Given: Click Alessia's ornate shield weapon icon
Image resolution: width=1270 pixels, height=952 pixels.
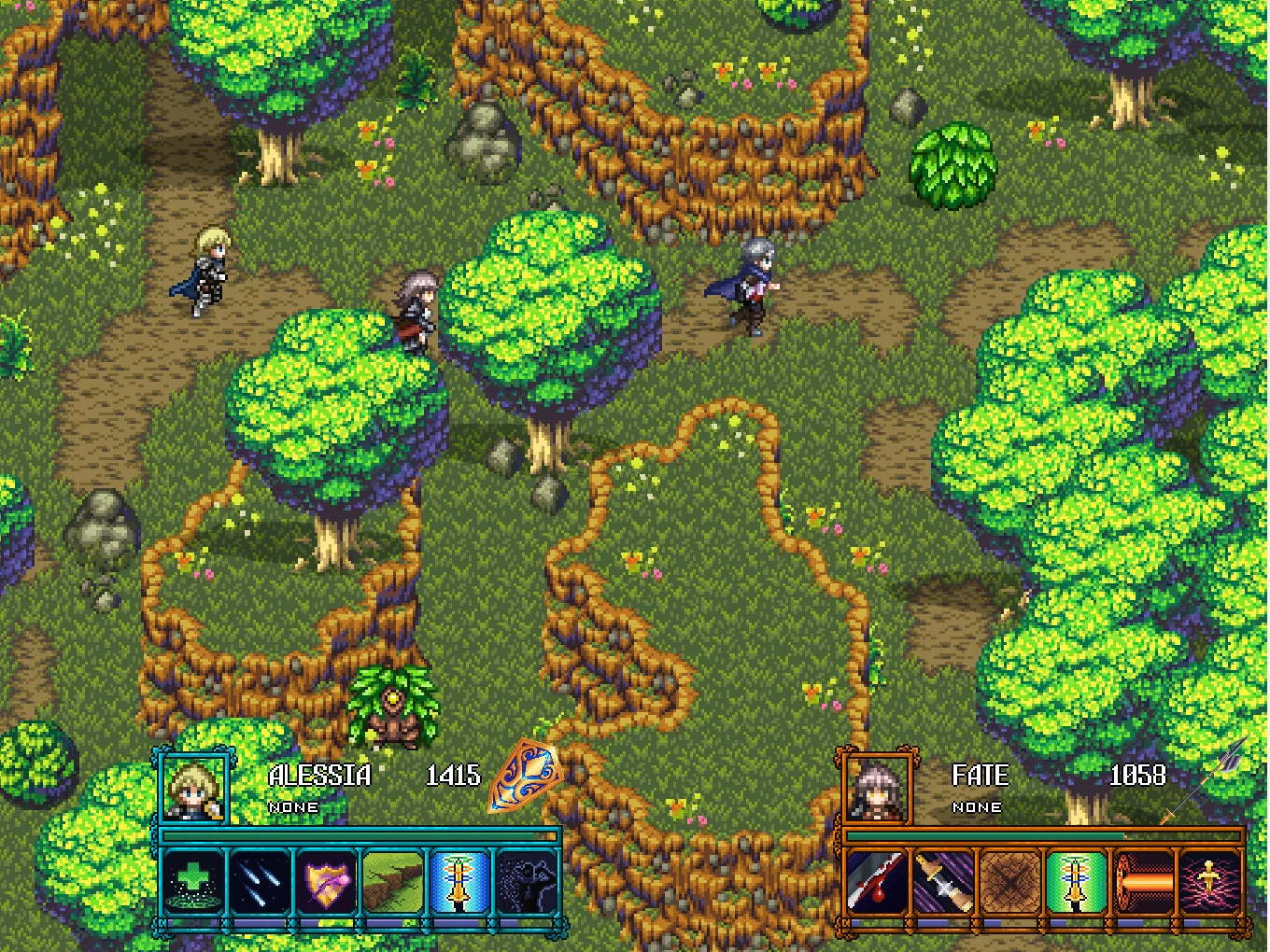Looking at the screenshot, I should pyautogui.click(x=525, y=775).
